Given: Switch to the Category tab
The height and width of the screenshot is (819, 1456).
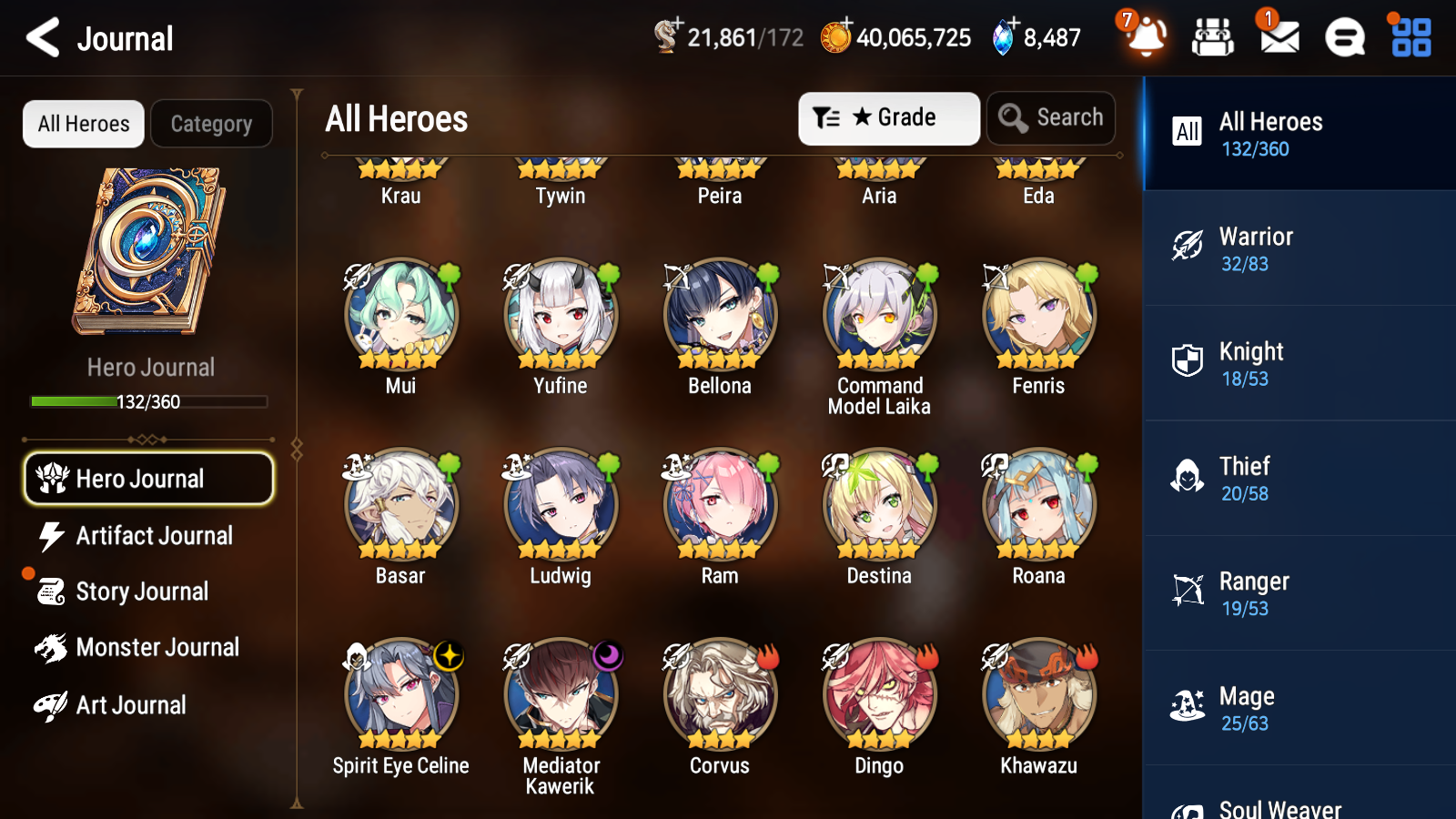Looking at the screenshot, I should pos(211,124).
